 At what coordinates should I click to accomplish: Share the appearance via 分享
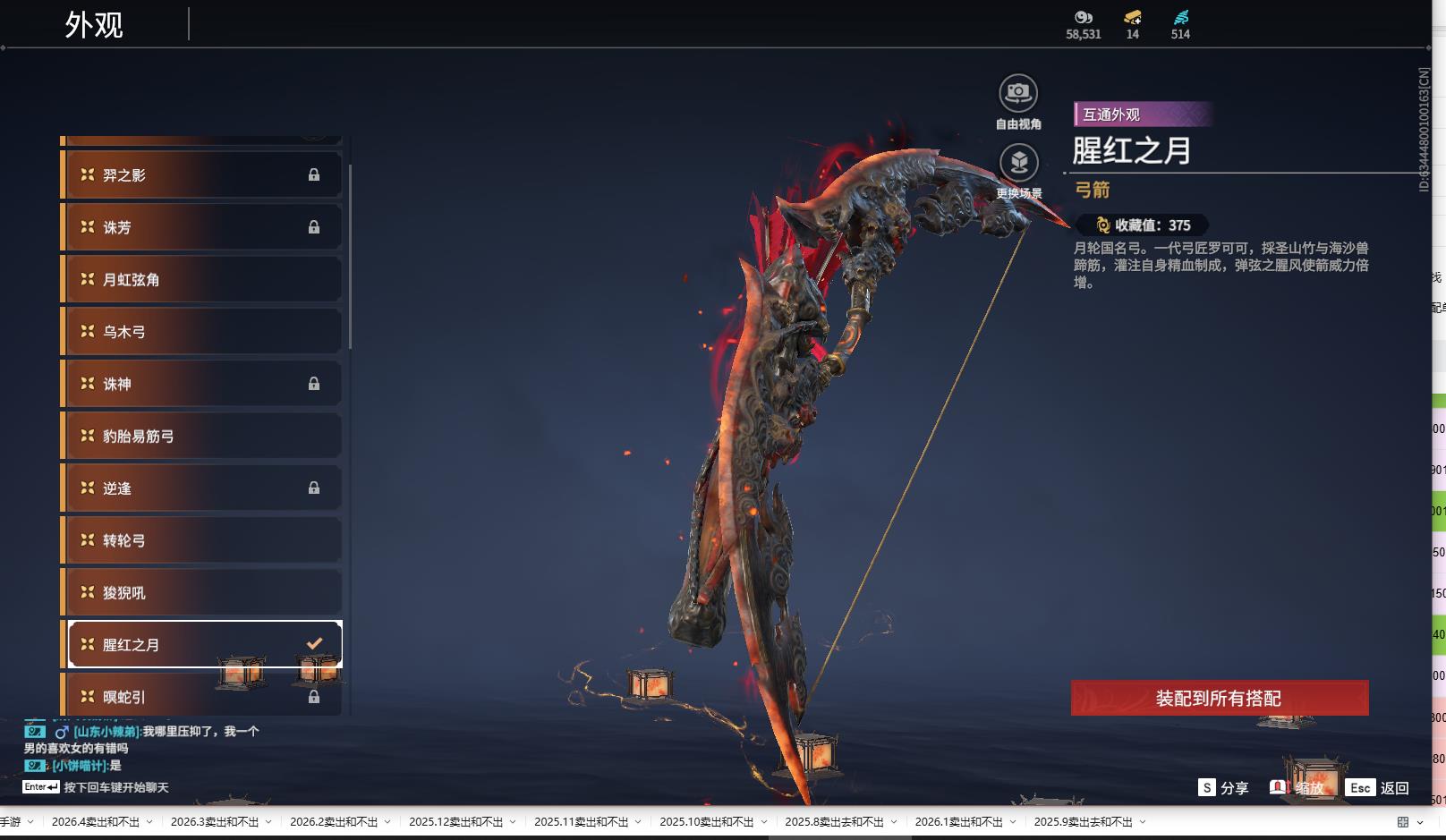pos(1223,787)
